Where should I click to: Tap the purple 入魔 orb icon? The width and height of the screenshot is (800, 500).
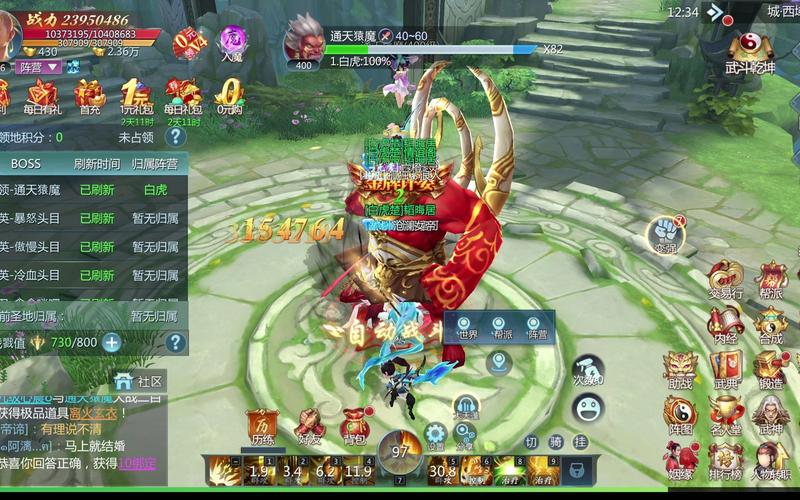(232, 44)
